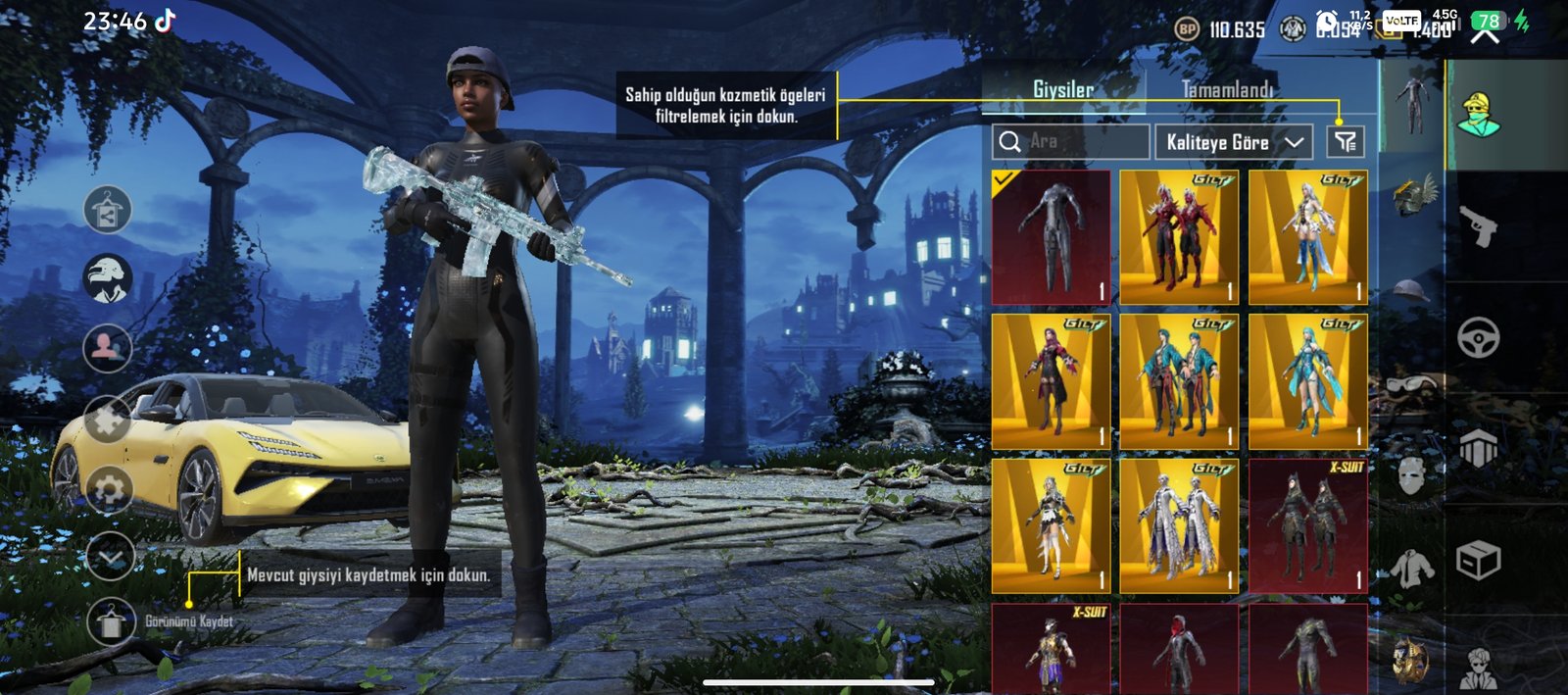Select the box crate category
The height and width of the screenshot is (695, 1568).
(1478, 561)
